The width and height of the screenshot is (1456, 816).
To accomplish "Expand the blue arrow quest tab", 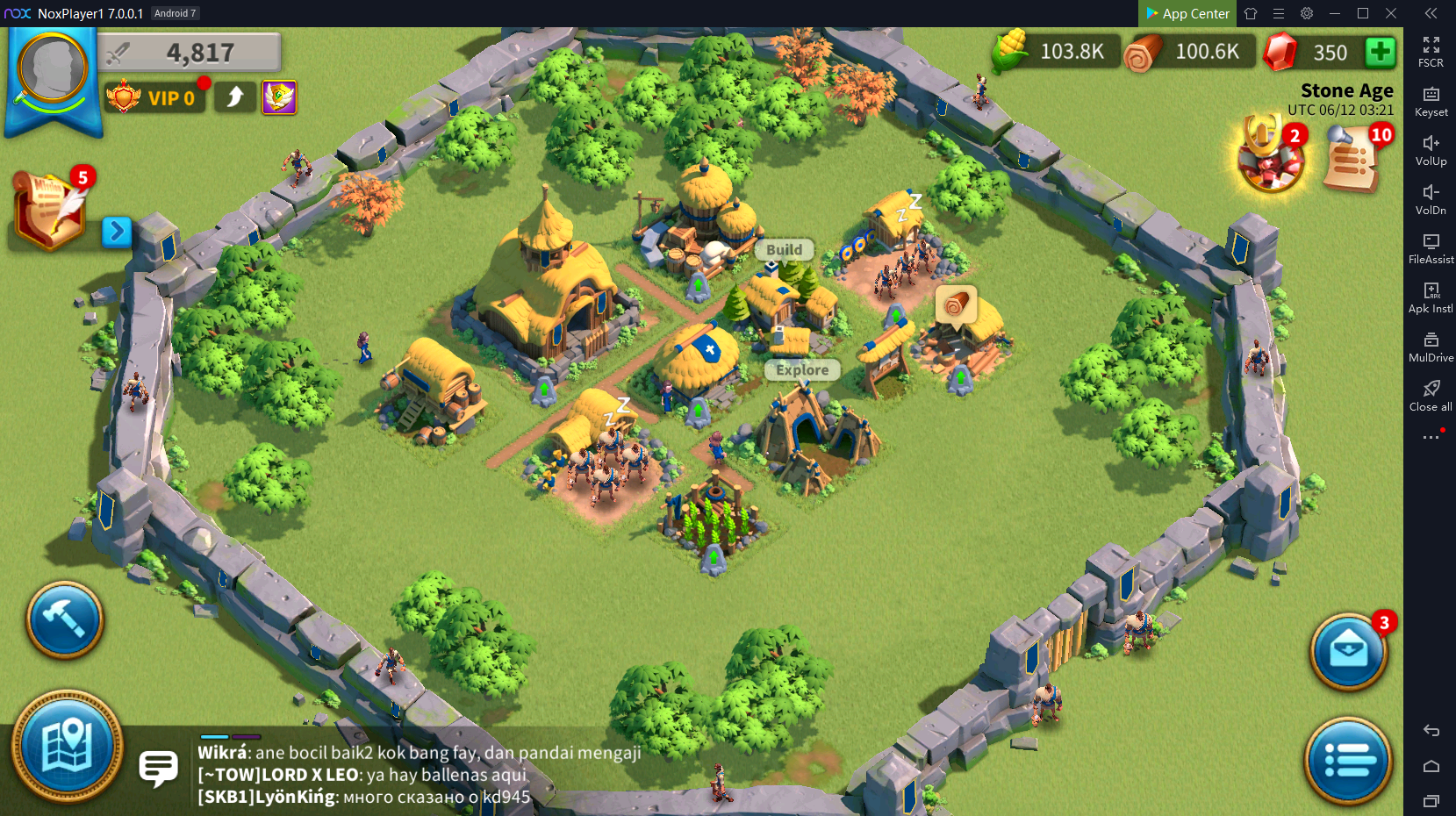I will click(116, 232).
